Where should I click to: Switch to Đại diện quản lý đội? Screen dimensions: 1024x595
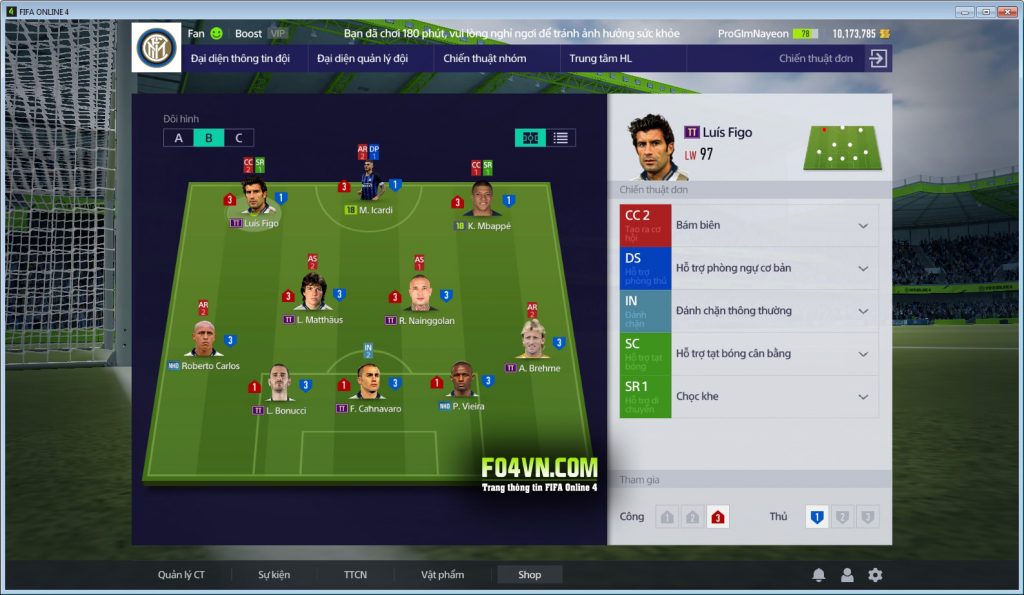tap(362, 58)
